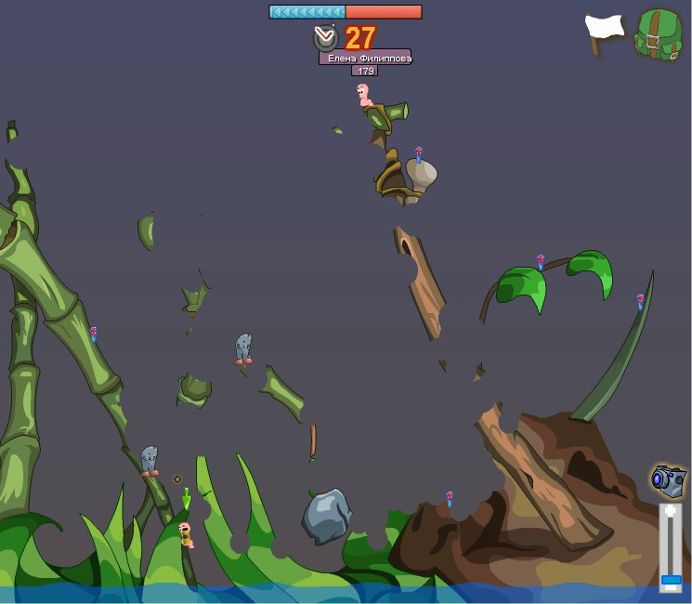Click the blue zoom slider handle

[671, 579]
